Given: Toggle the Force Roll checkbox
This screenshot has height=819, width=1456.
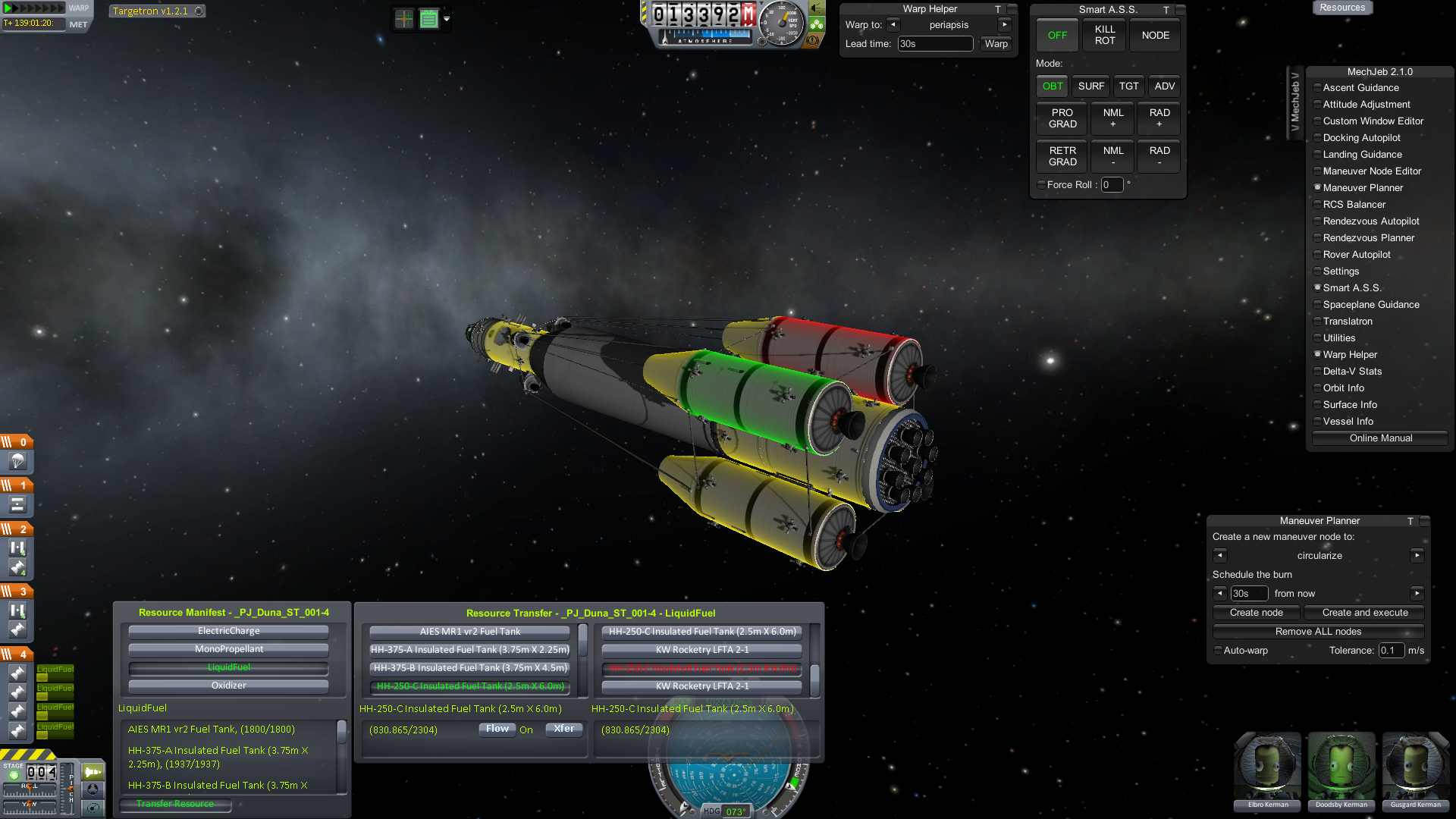Looking at the screenshot, I should click(1041, 184).
